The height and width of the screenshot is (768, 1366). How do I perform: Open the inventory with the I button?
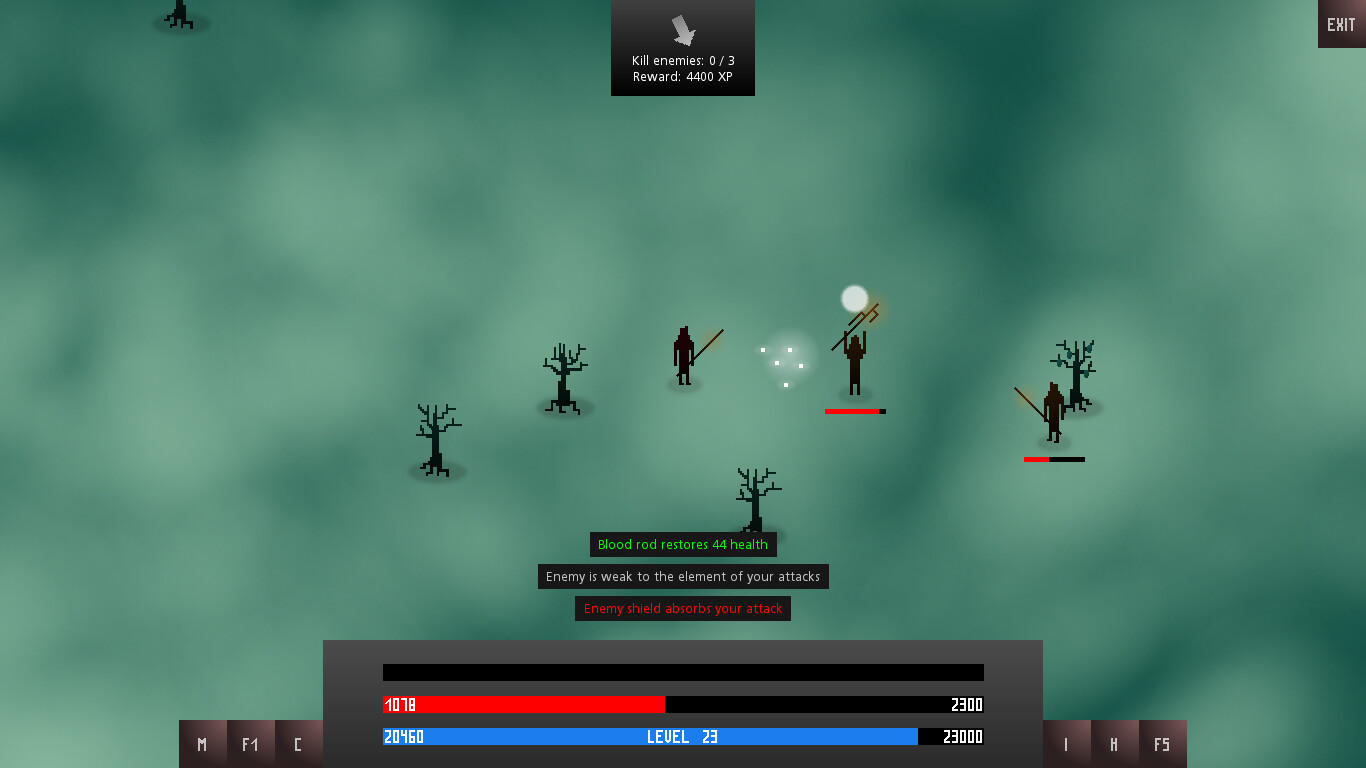1066,744
